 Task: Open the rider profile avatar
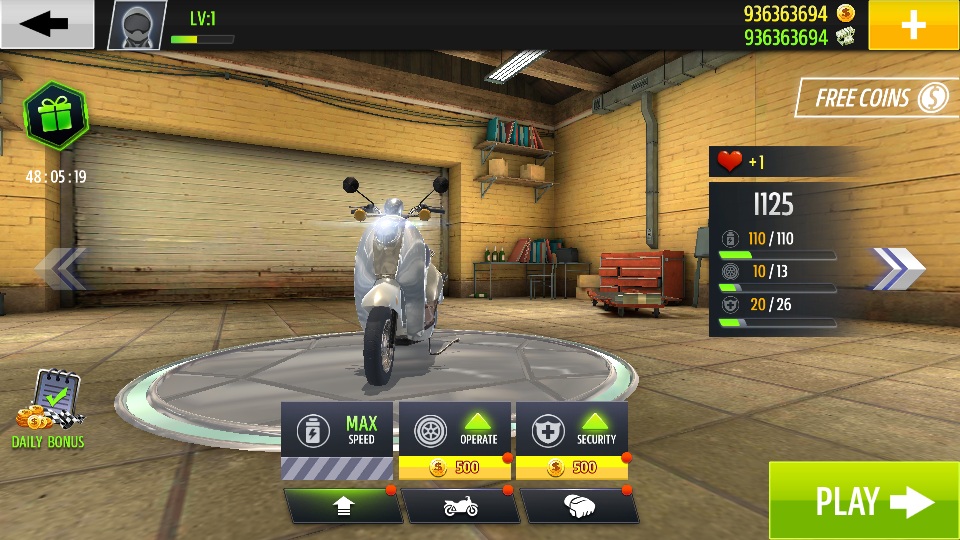(137, 25)
